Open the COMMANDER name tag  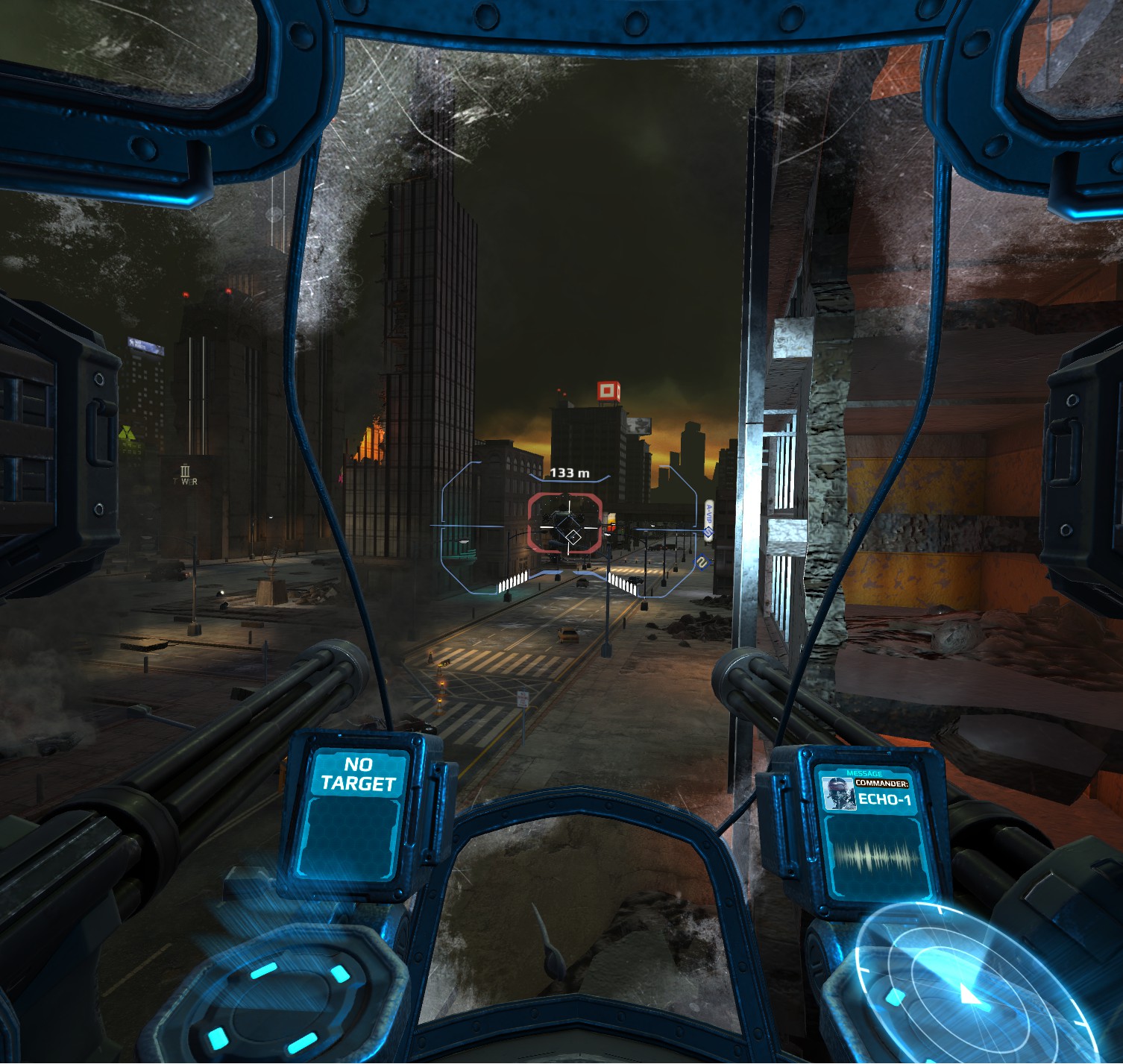881,783
